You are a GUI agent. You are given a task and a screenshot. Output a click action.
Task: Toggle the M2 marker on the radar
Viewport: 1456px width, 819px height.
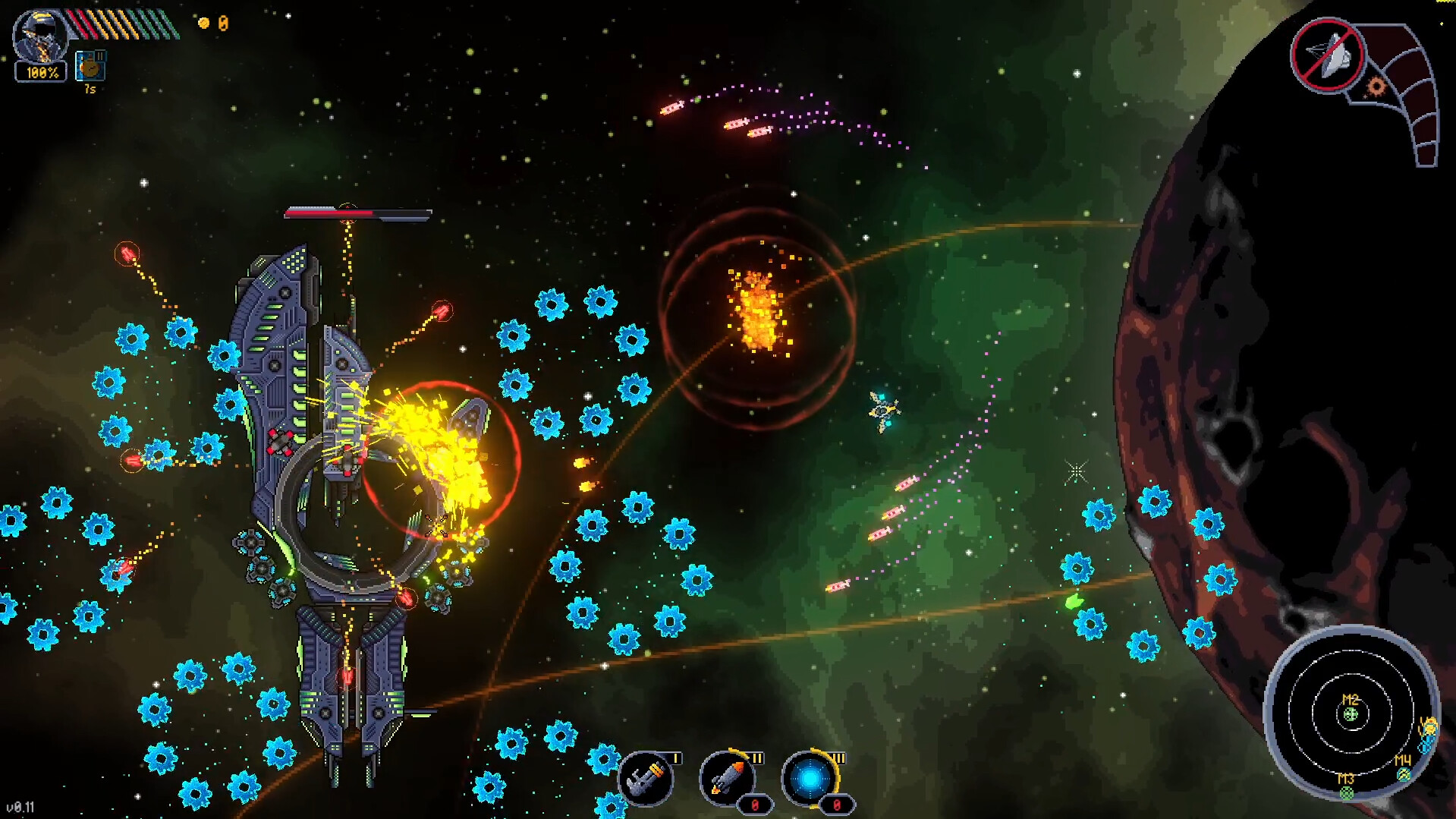(1350, 714)
